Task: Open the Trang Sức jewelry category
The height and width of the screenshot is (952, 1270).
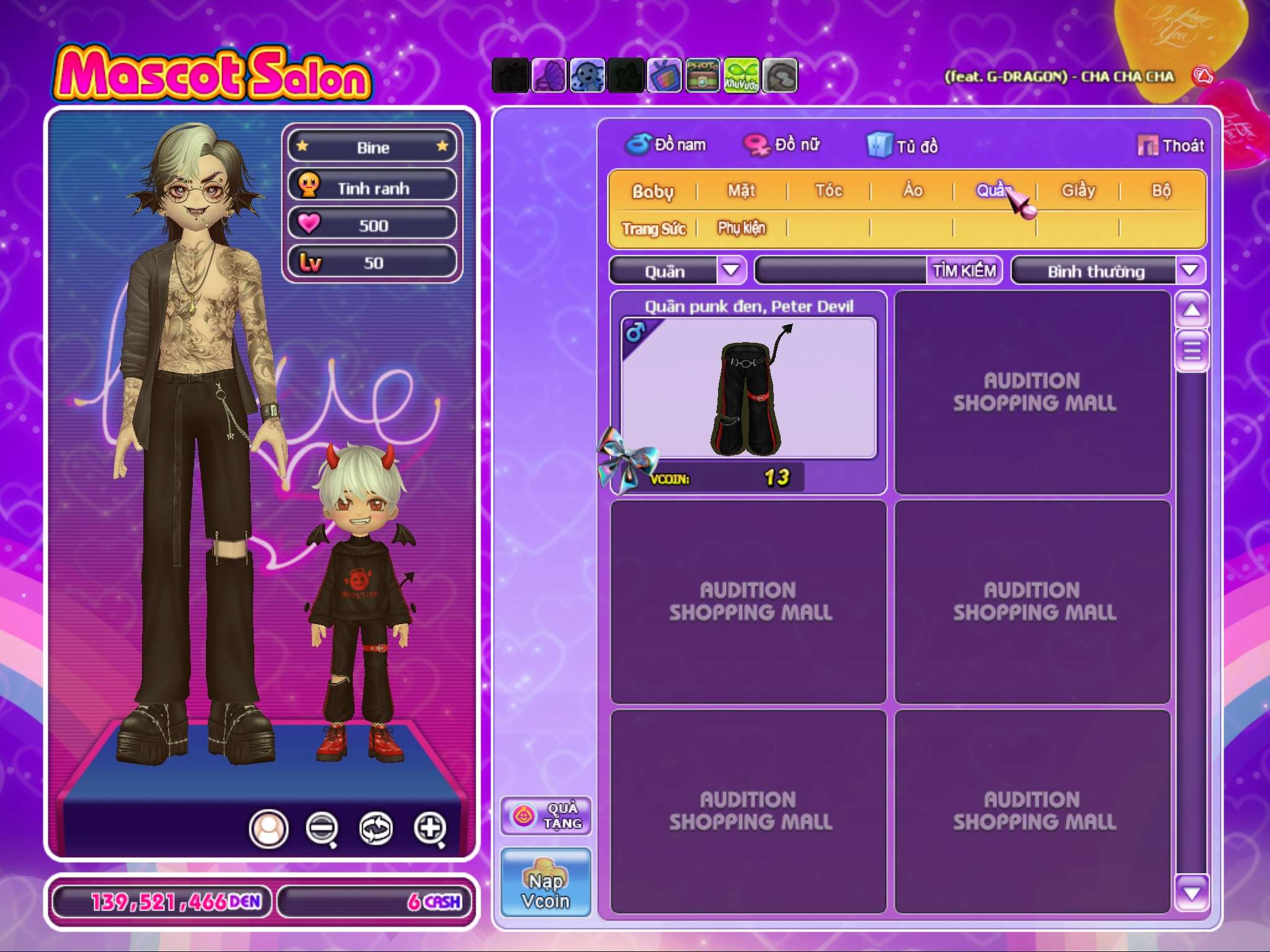Action: (x=654, y=229)
